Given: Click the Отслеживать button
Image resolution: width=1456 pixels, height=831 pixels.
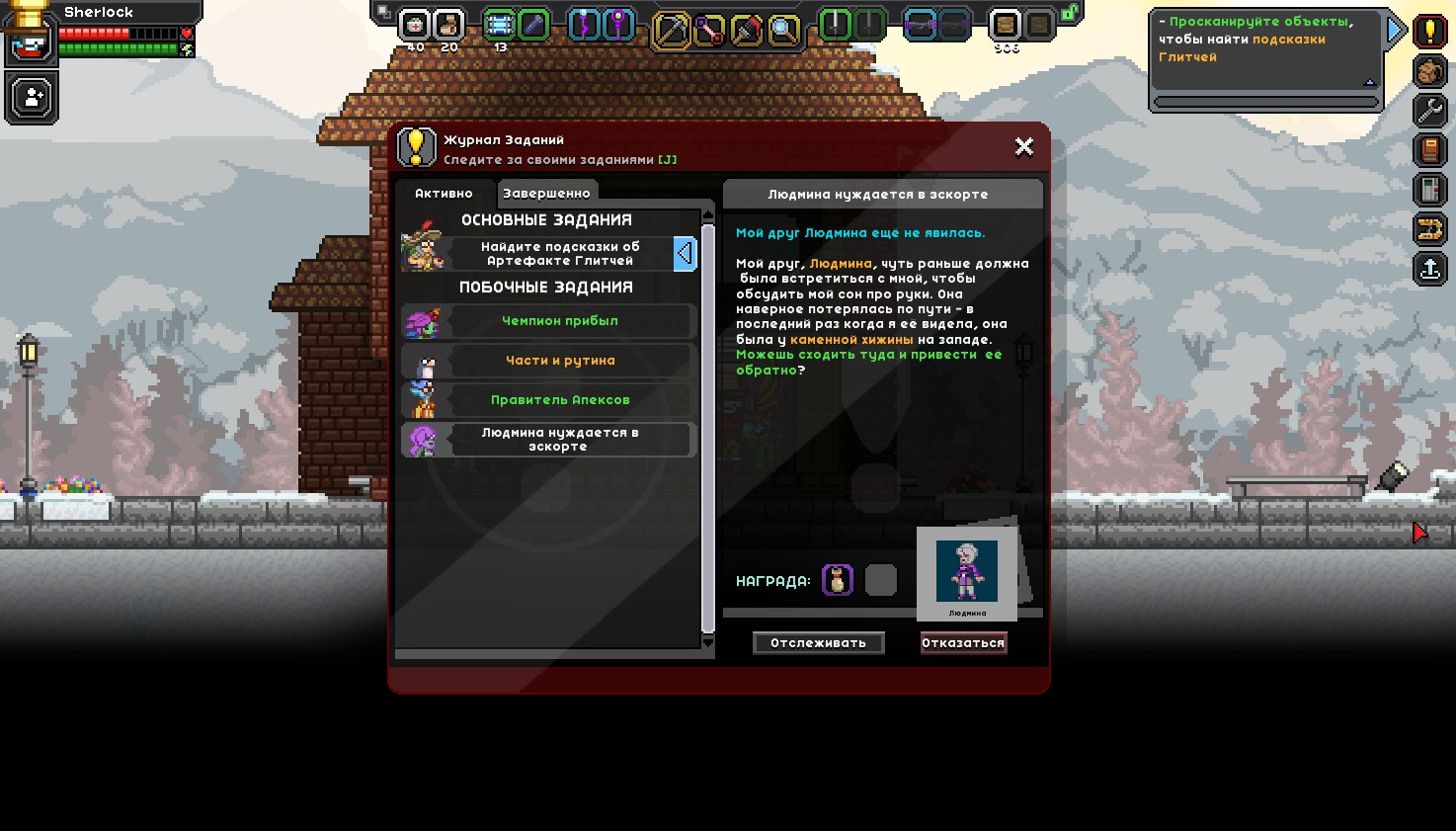Looking at the screenshot, I should 818,642.
